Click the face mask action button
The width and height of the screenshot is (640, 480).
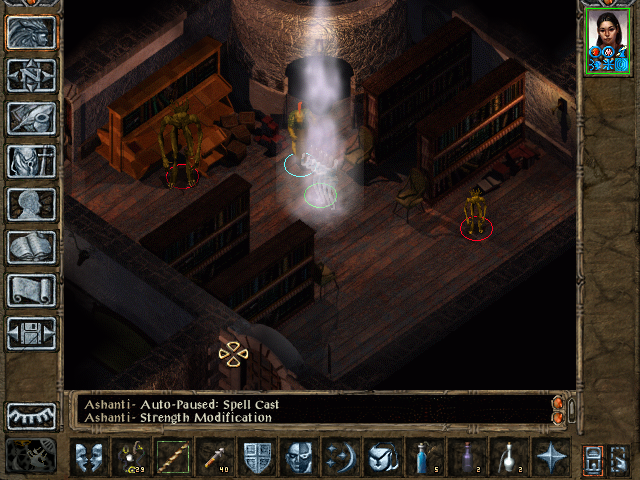click(300, 457)
